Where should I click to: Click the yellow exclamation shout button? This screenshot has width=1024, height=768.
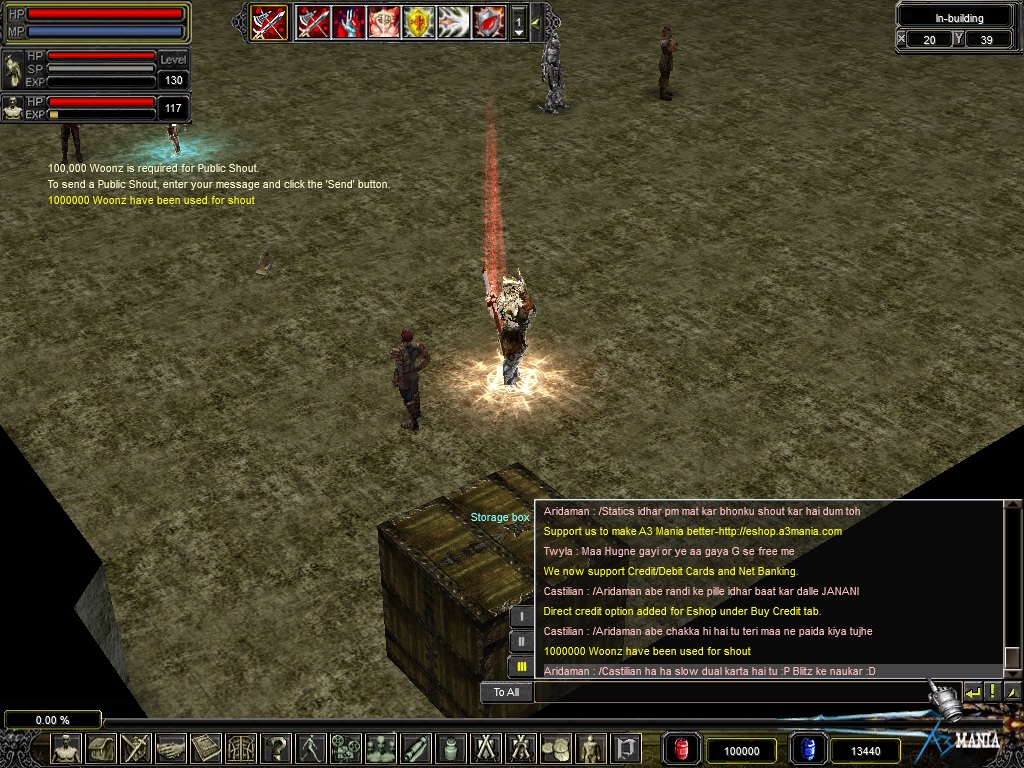pyautogui.click(x=993, y=692)
